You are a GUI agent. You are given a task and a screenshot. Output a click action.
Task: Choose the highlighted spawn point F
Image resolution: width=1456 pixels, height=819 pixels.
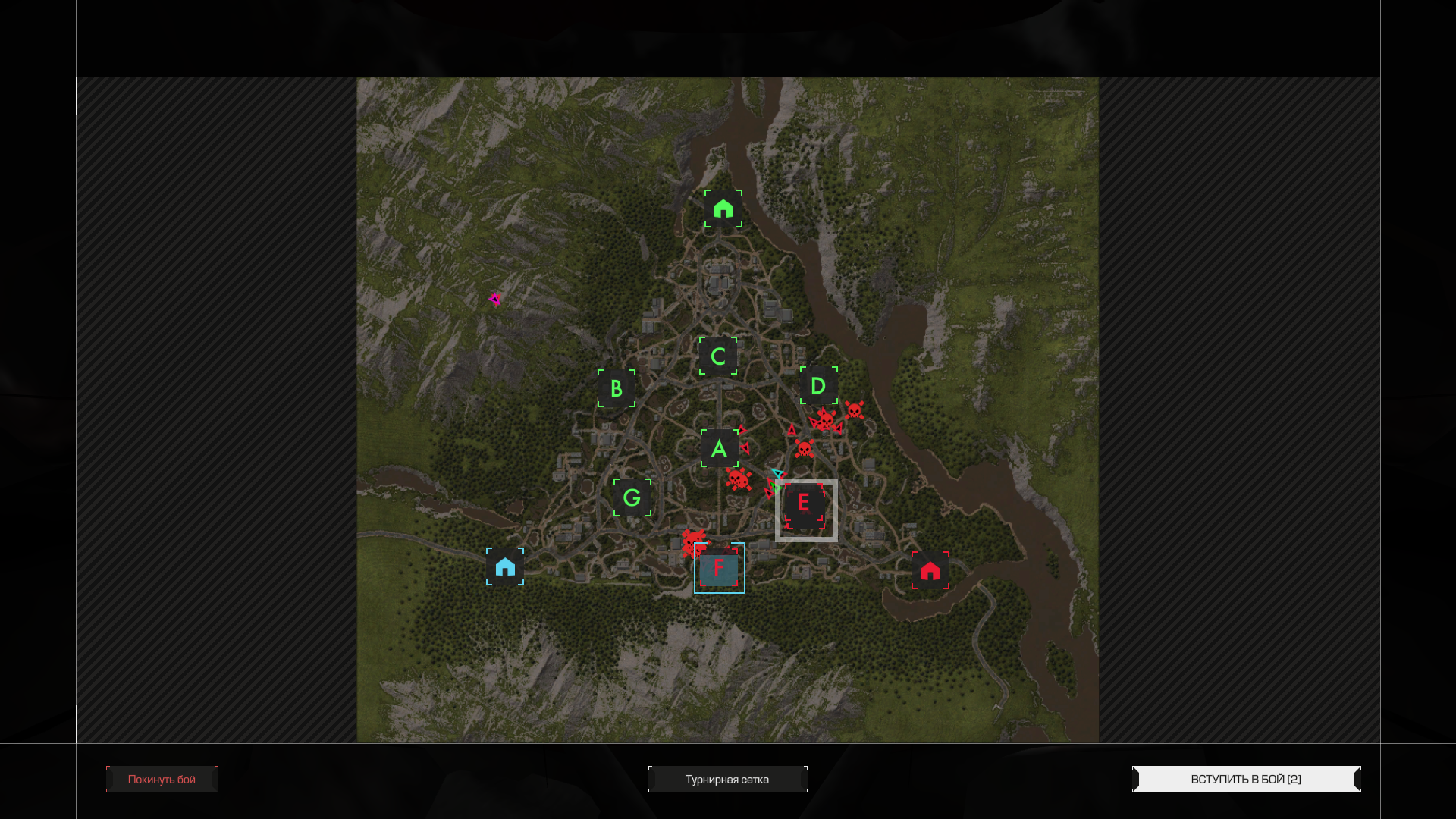tap(719, 569)
